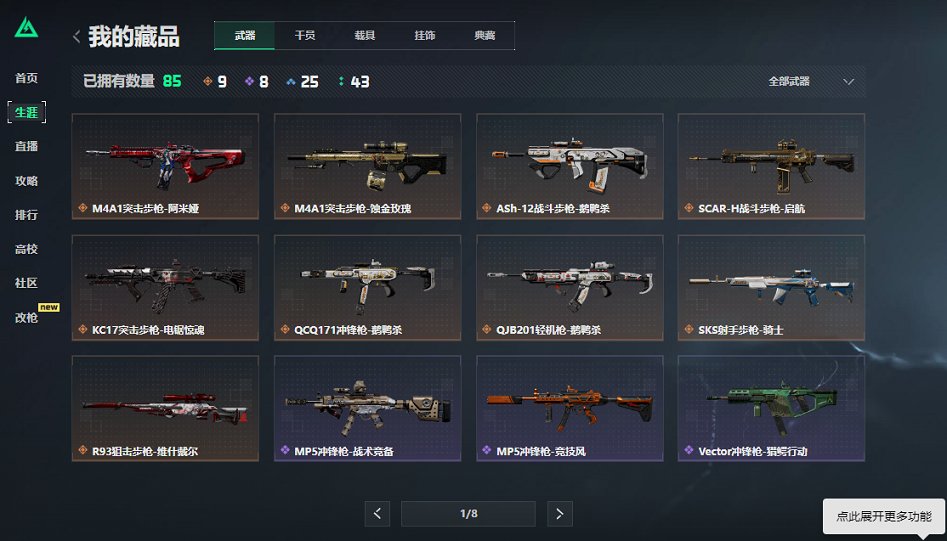The height and width of the screenshot is (541, 947).
Task: View the Vector冲锋枪-猎鳄行动 card
Action: [771, 408]
